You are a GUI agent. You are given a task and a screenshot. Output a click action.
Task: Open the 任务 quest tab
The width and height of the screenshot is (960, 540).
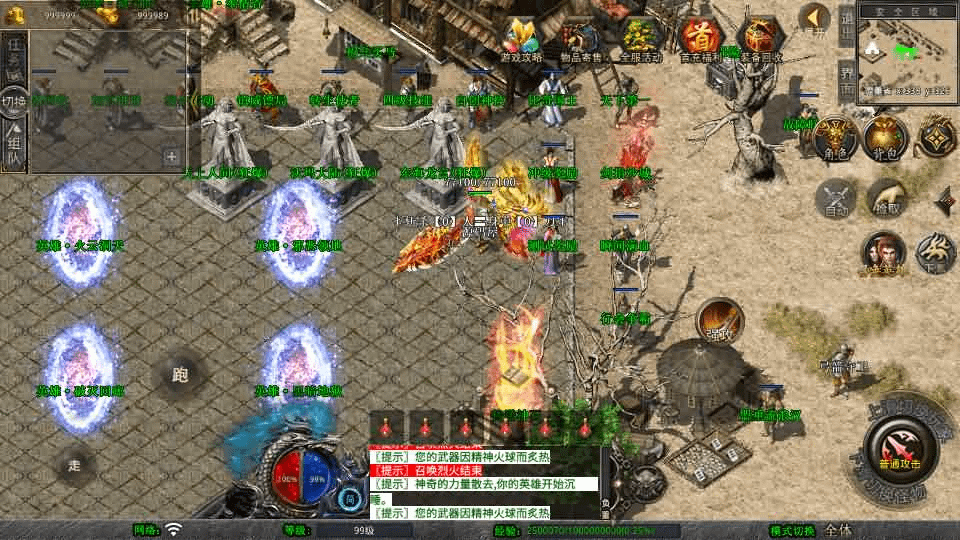click(x=14, y=56)
